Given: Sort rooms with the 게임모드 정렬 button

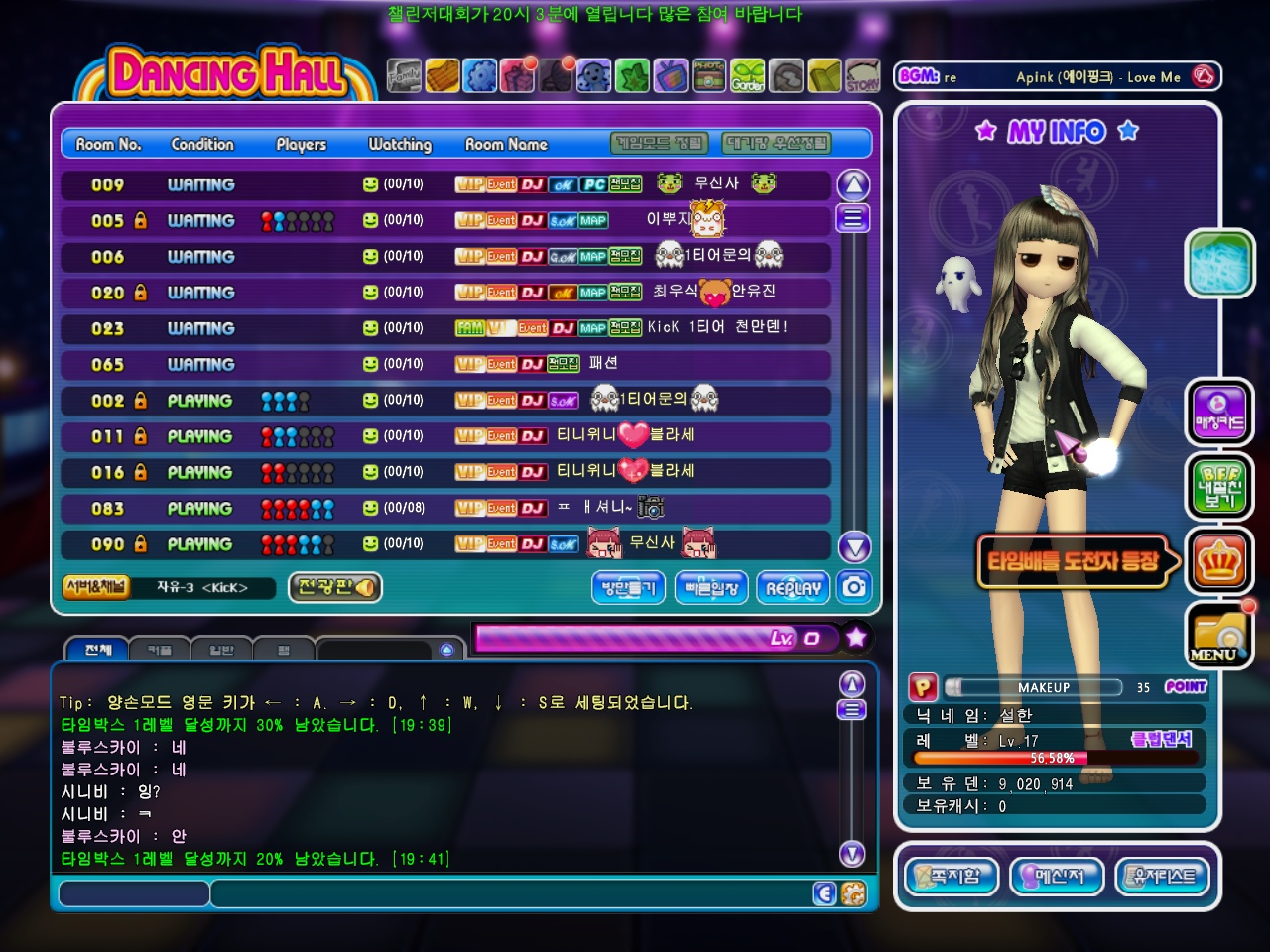Looking at the screenshot, I should [x=660, y=144].
